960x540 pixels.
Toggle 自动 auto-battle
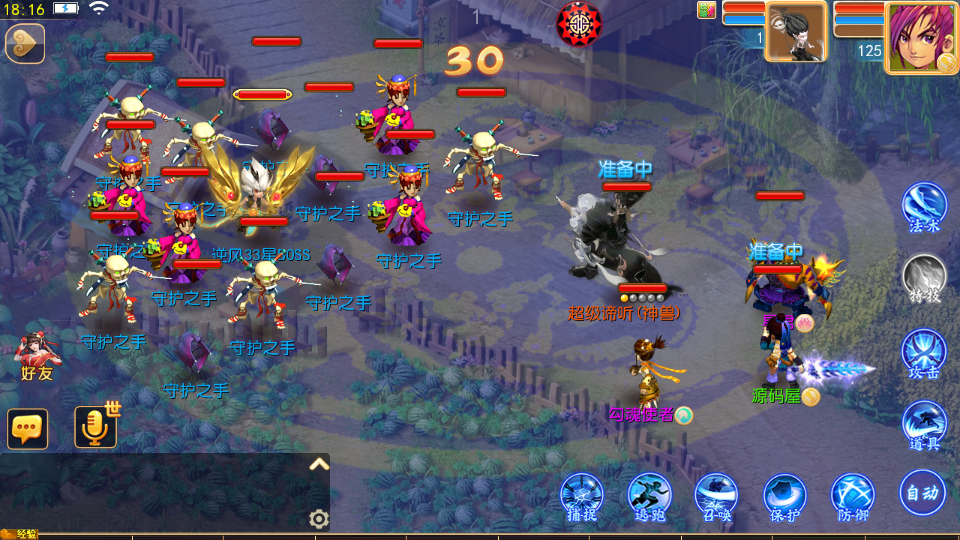coord(921,492)
